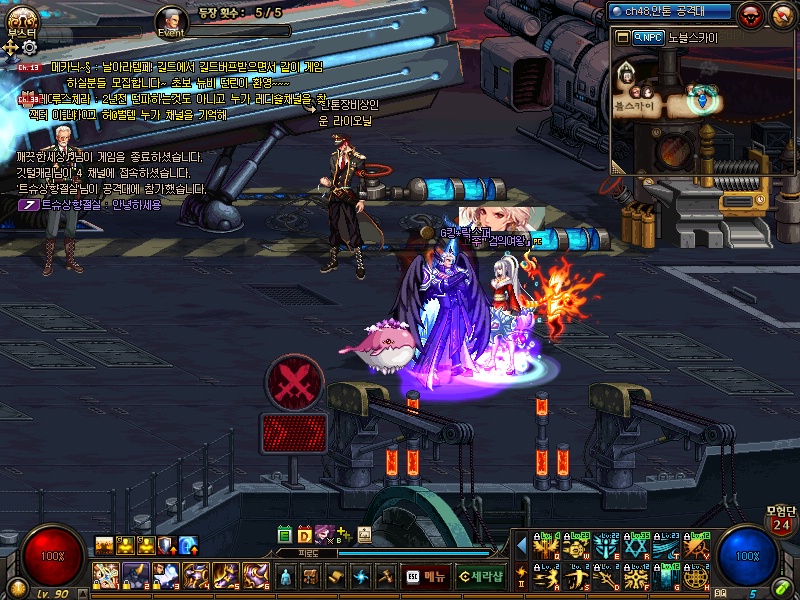
Task: Toggle the minimap window size button
Action: (x=622, y=37)
